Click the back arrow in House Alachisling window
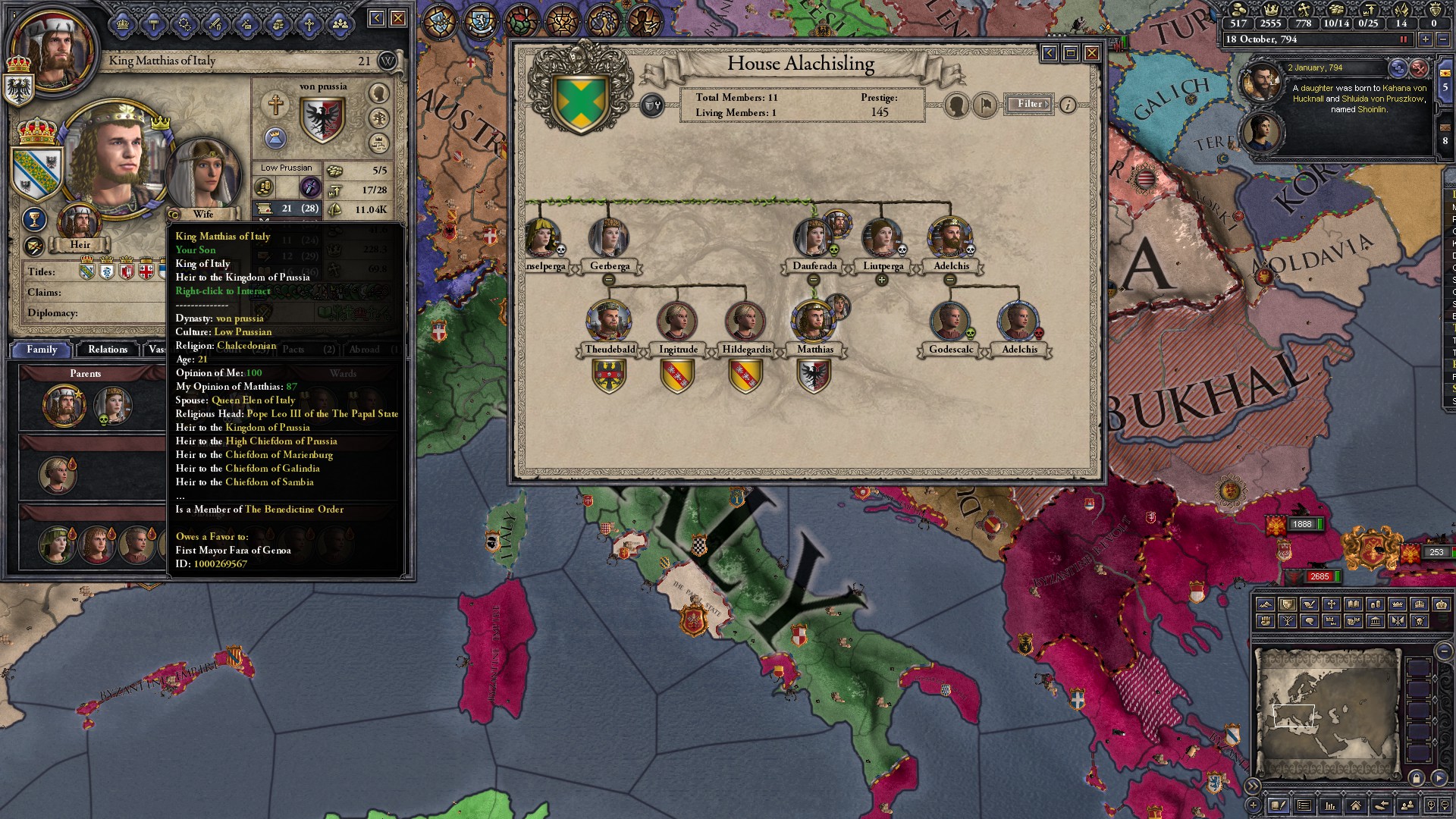The width and height of the screenshot is (1456, 819). [1048, 54]
